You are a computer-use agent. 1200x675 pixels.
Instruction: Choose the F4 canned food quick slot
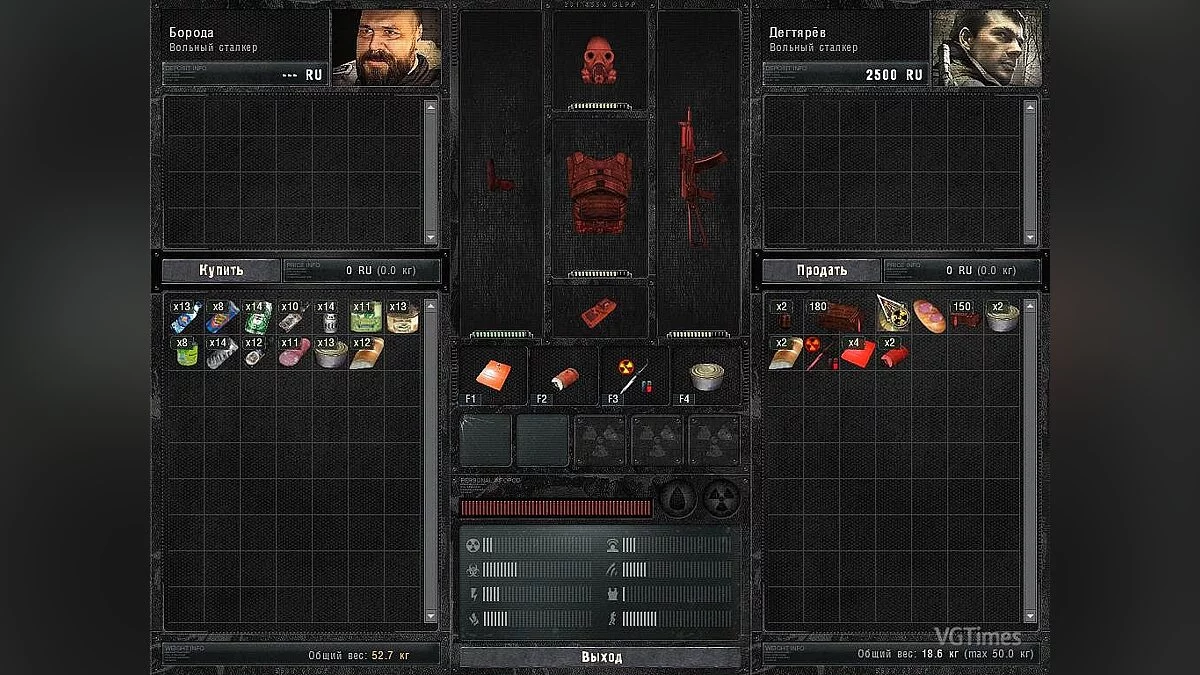(707, 374)
